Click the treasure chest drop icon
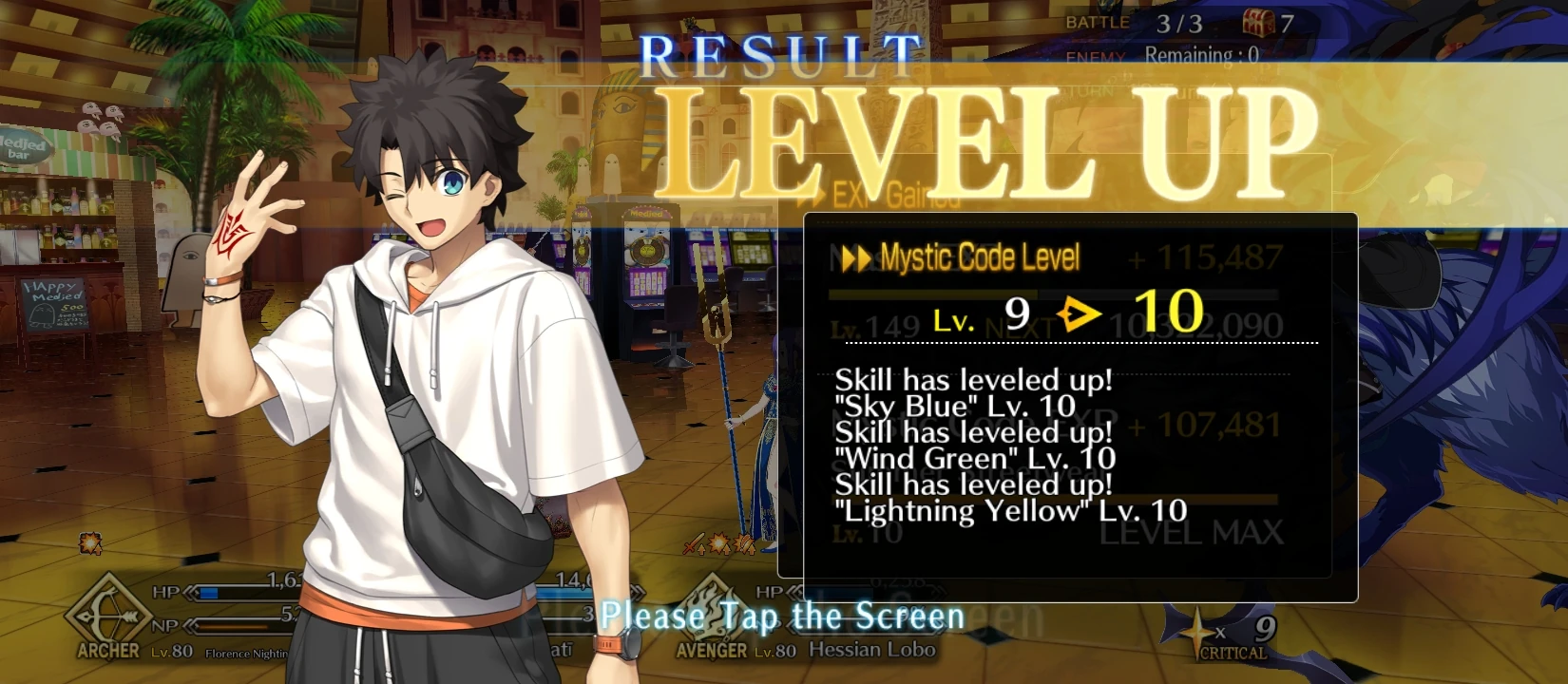Screen dimensions: 1568x684 pyautogui.click(x=1260, y=21)
